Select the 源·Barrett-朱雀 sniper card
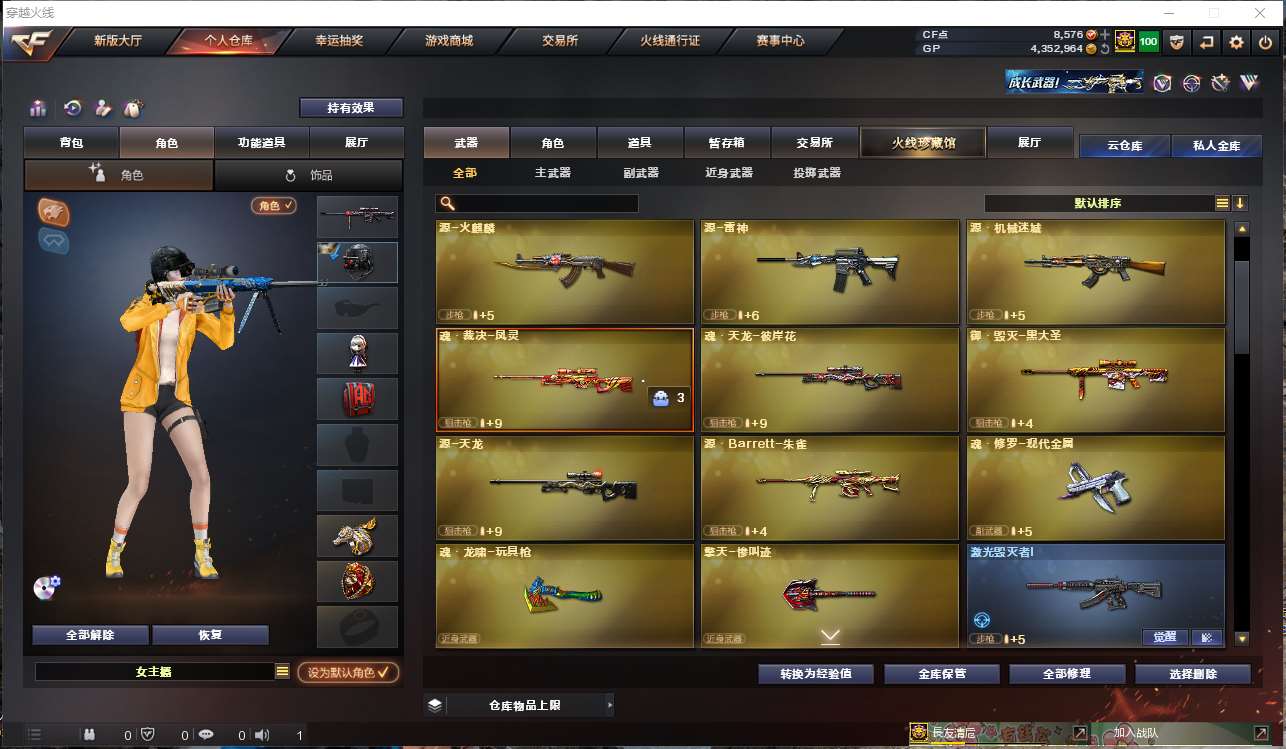The height and width of the screenshot is (749, 1286). tap(830, 487)
